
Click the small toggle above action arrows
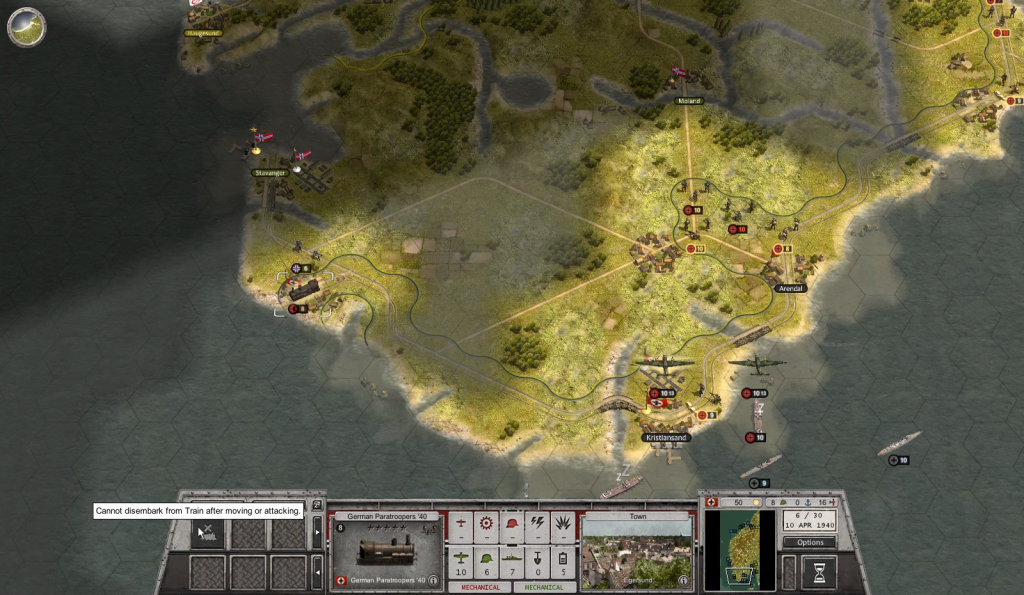(317, 506)
